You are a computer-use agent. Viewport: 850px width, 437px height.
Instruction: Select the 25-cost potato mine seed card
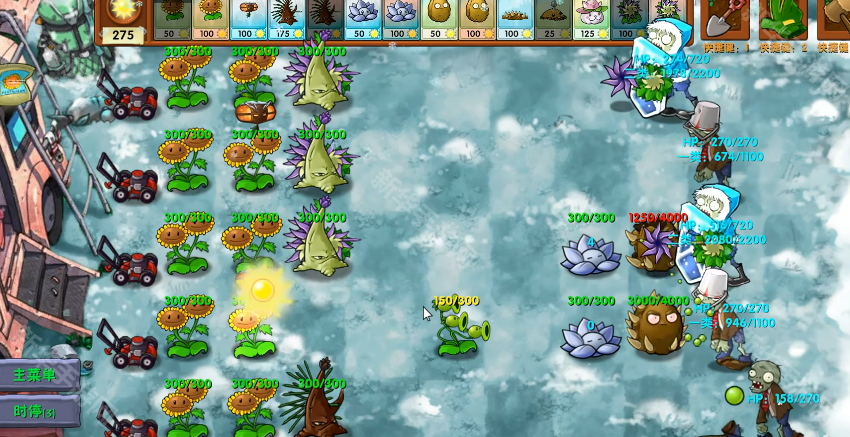(553, 18)
